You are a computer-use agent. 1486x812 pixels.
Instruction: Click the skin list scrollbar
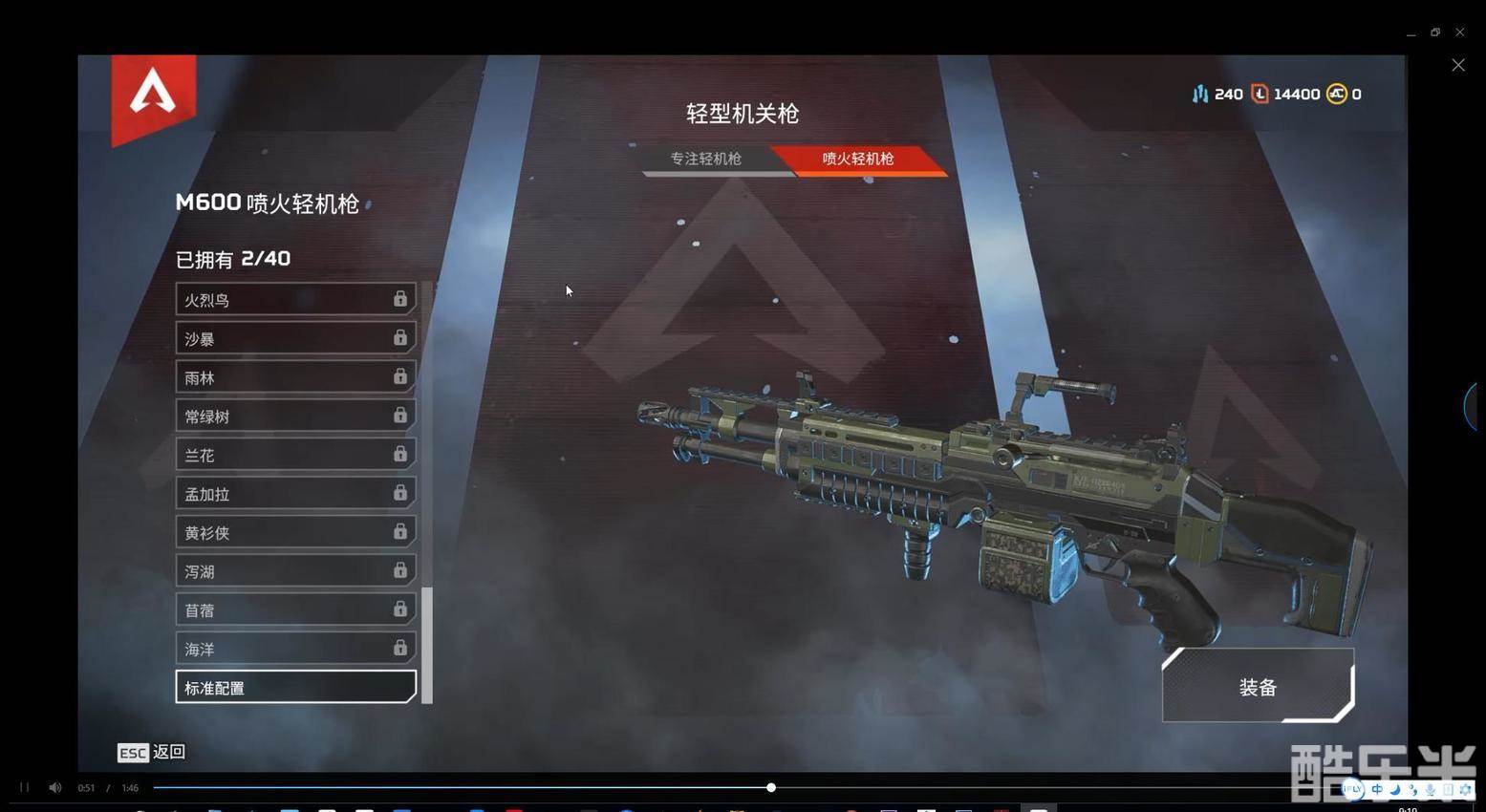[427, 645]
